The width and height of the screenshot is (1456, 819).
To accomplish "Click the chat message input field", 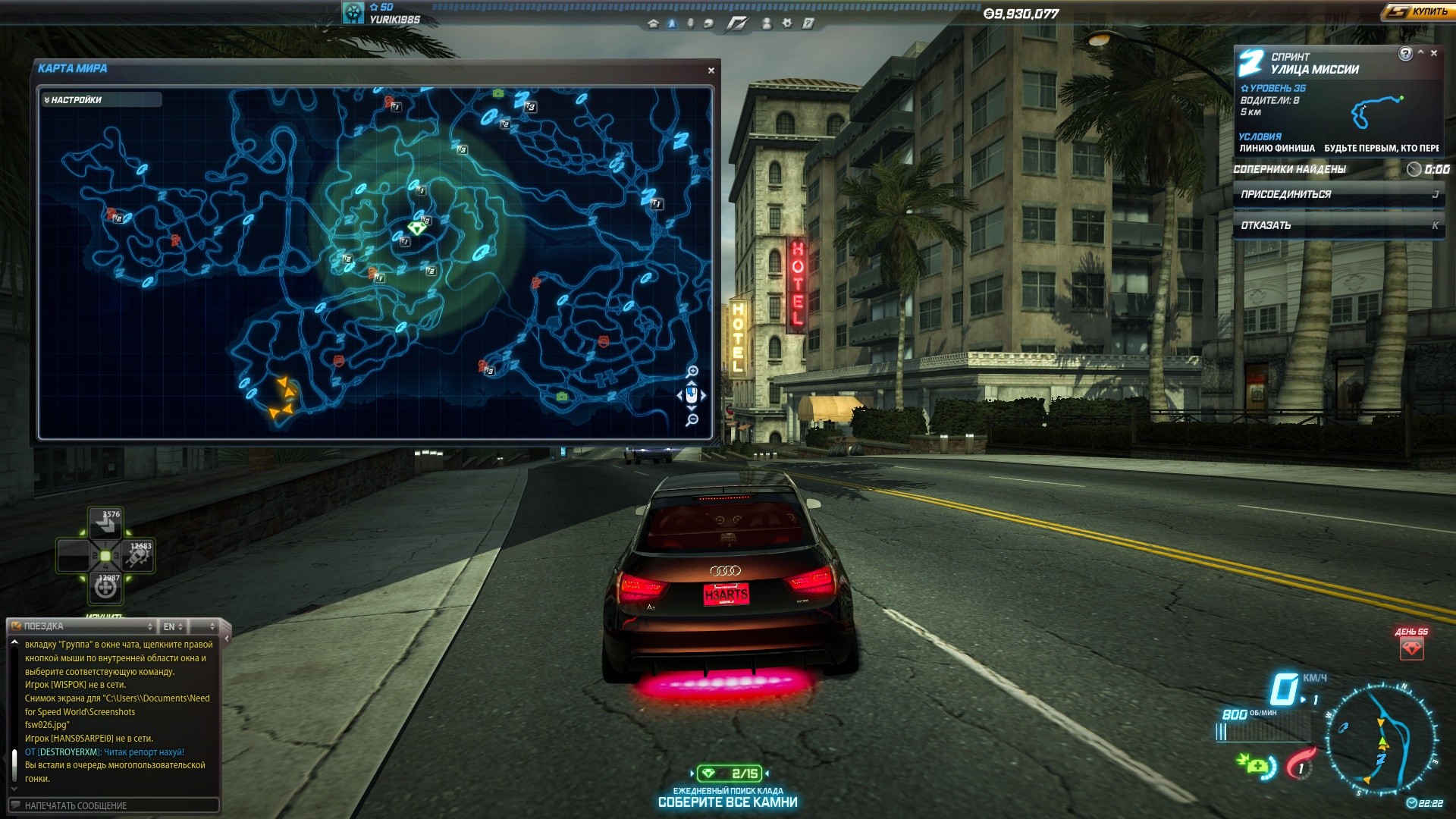I will (x=114, y=805).
